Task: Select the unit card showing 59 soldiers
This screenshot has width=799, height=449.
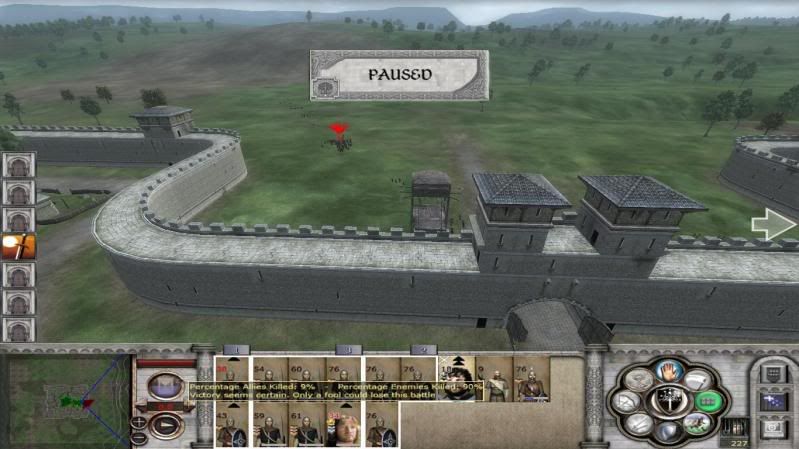Action: pos(270,424)
